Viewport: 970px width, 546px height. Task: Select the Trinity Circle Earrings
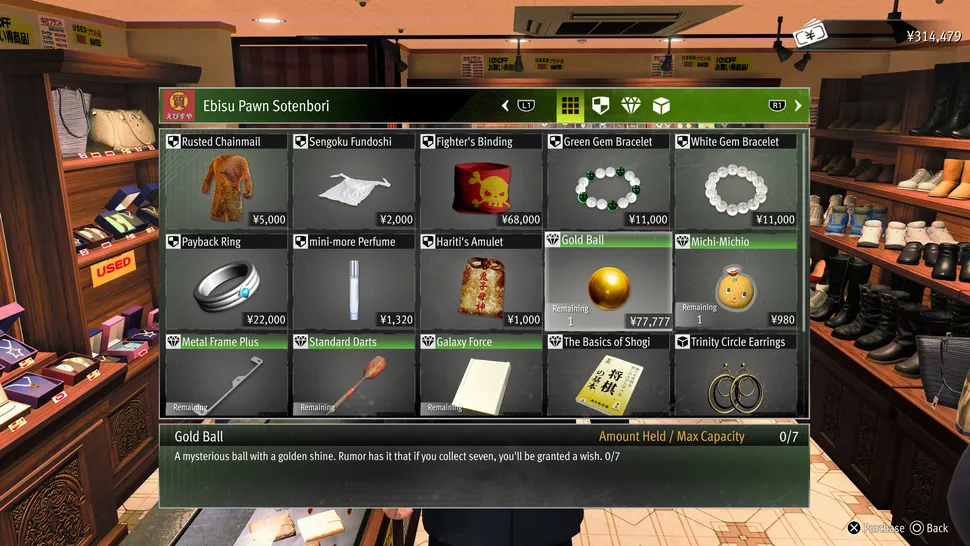[736, 375]
